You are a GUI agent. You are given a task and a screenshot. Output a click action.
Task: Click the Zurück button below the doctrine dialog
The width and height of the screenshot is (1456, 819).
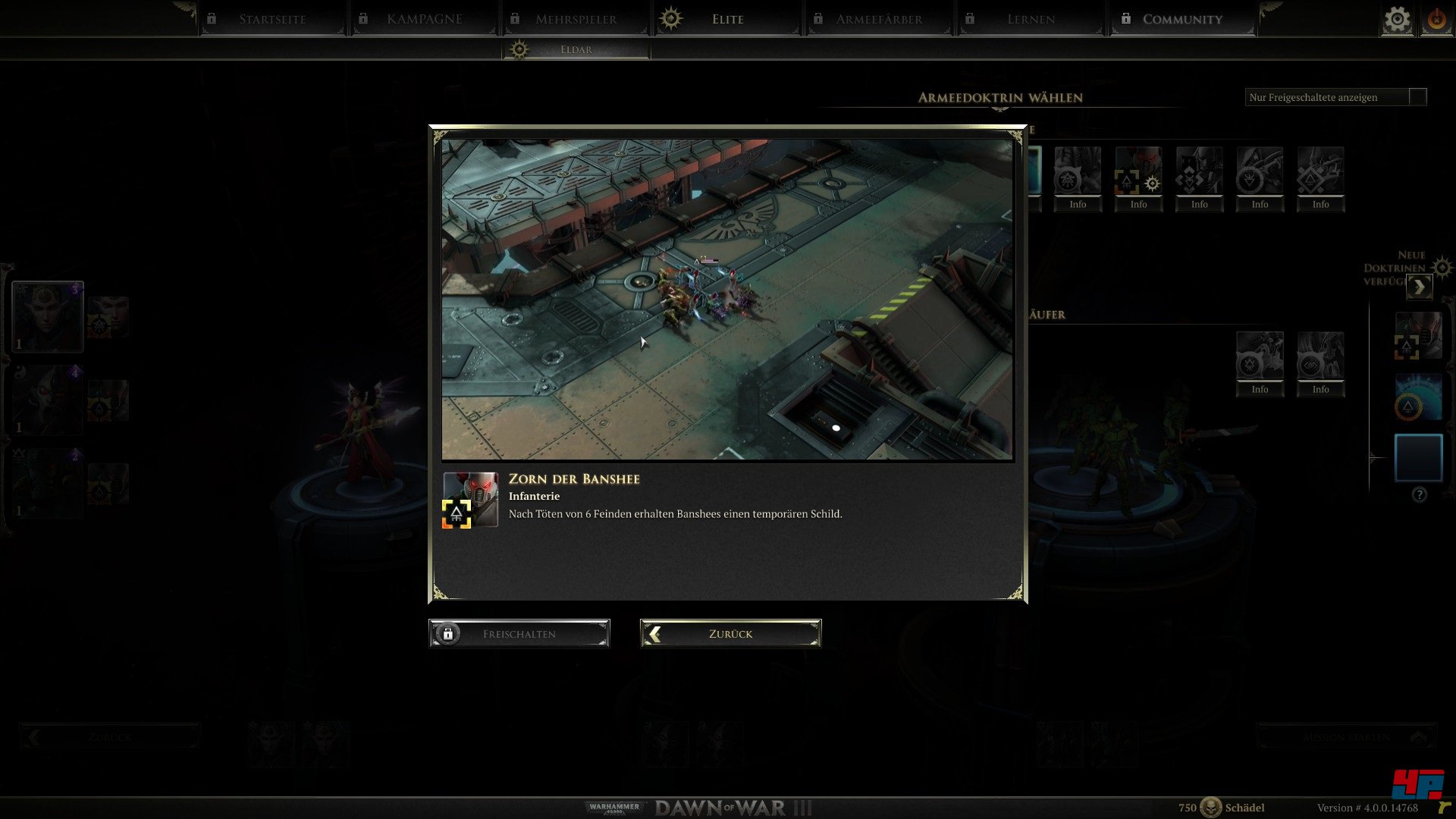[x=730, y=634]
